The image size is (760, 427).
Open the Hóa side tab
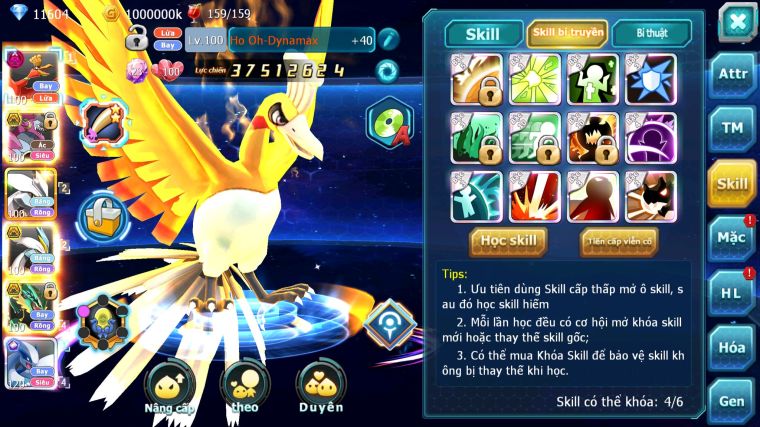coord(732,347)
